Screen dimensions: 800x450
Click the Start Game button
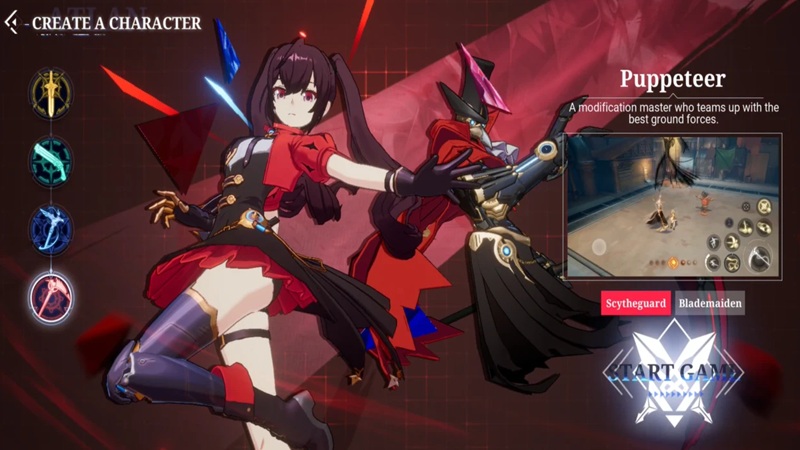point(672,373)
